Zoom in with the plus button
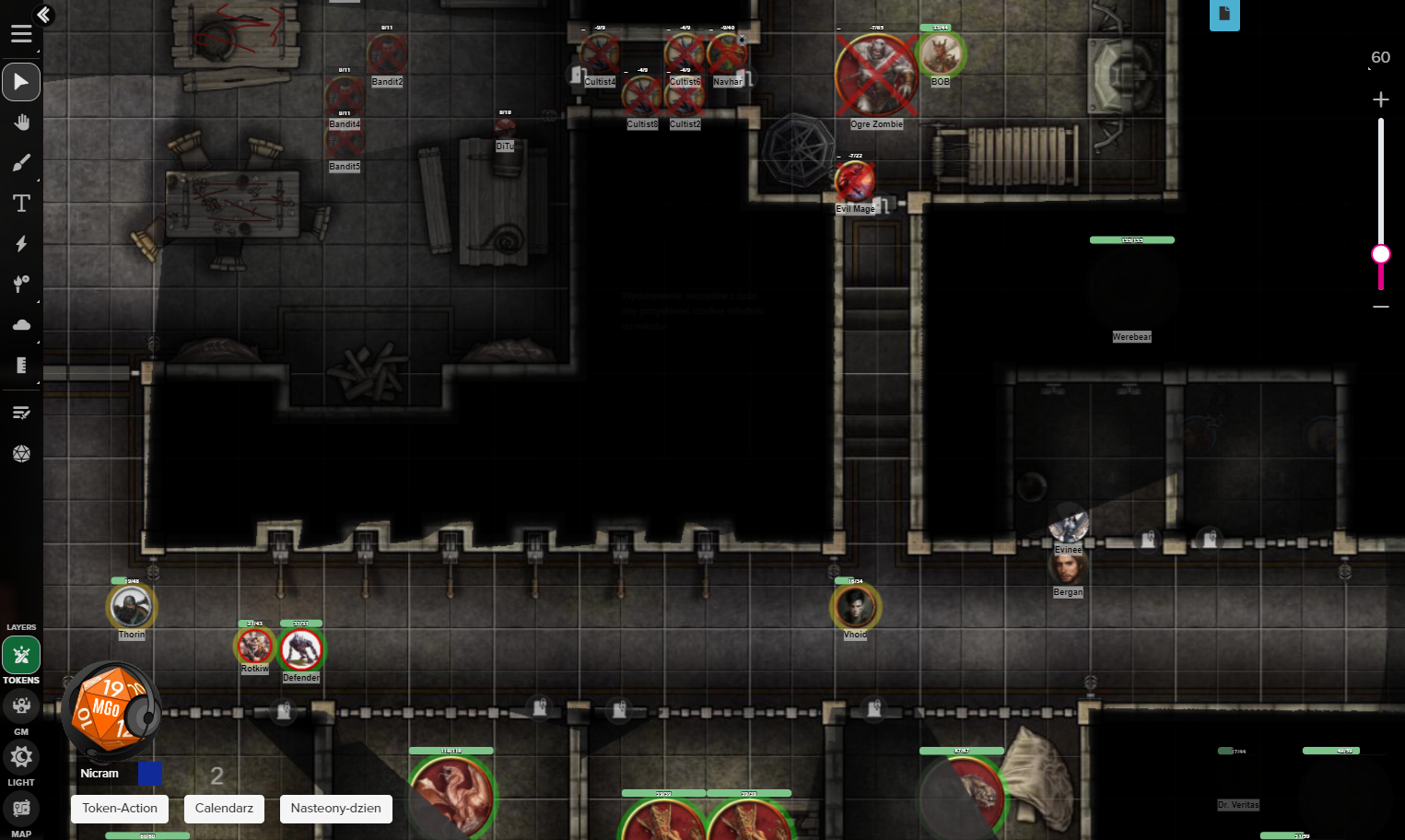Image resolution: width=1405 pixels, height=840 pixels. coord(1380,99)
